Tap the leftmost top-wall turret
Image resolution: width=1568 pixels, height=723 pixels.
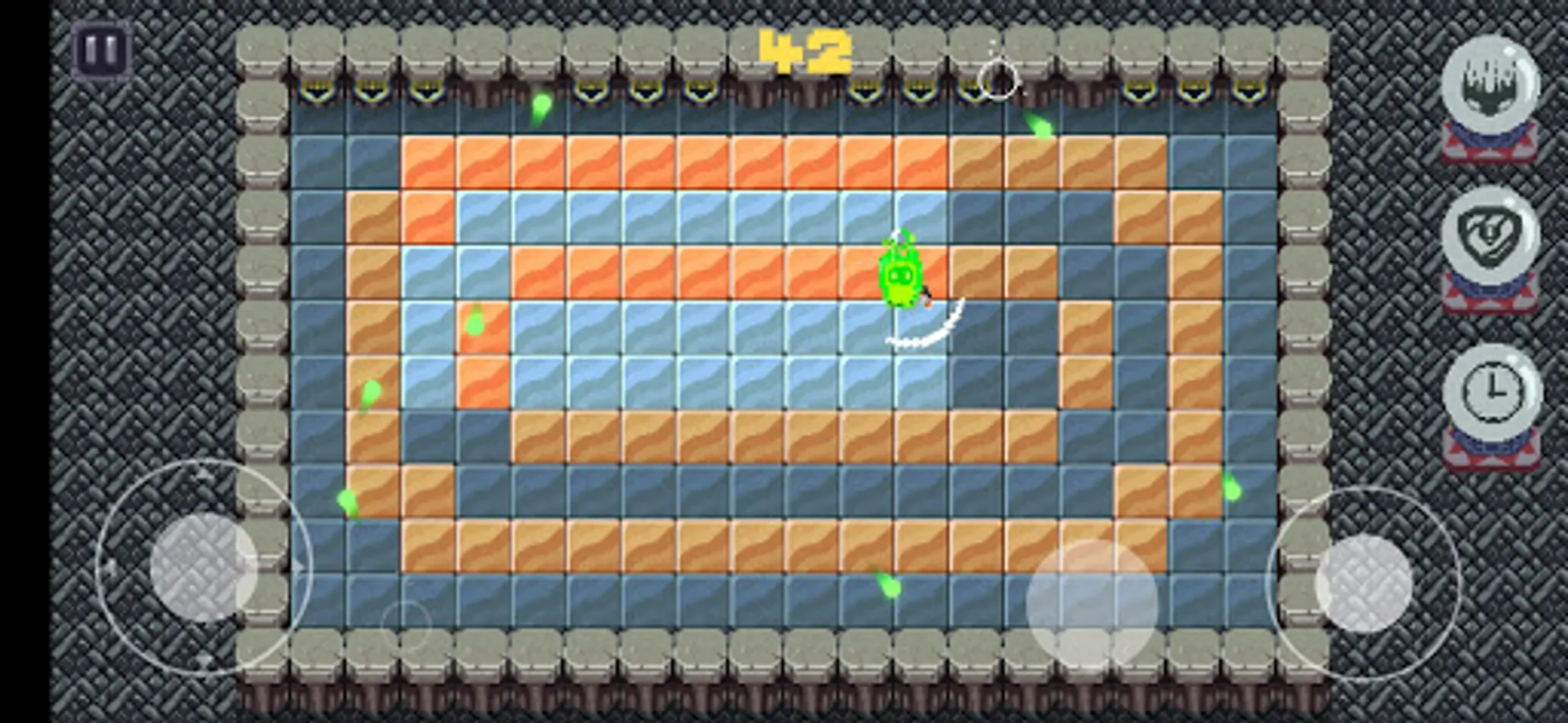317,88
